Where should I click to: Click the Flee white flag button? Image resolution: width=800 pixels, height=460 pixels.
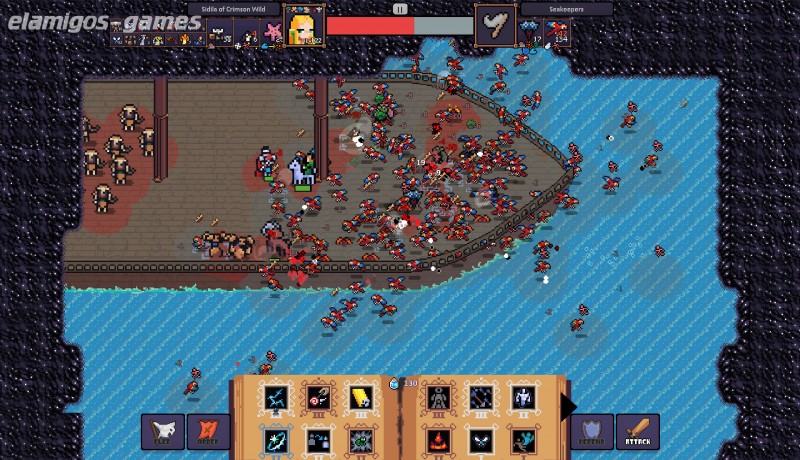pos(162,431)
